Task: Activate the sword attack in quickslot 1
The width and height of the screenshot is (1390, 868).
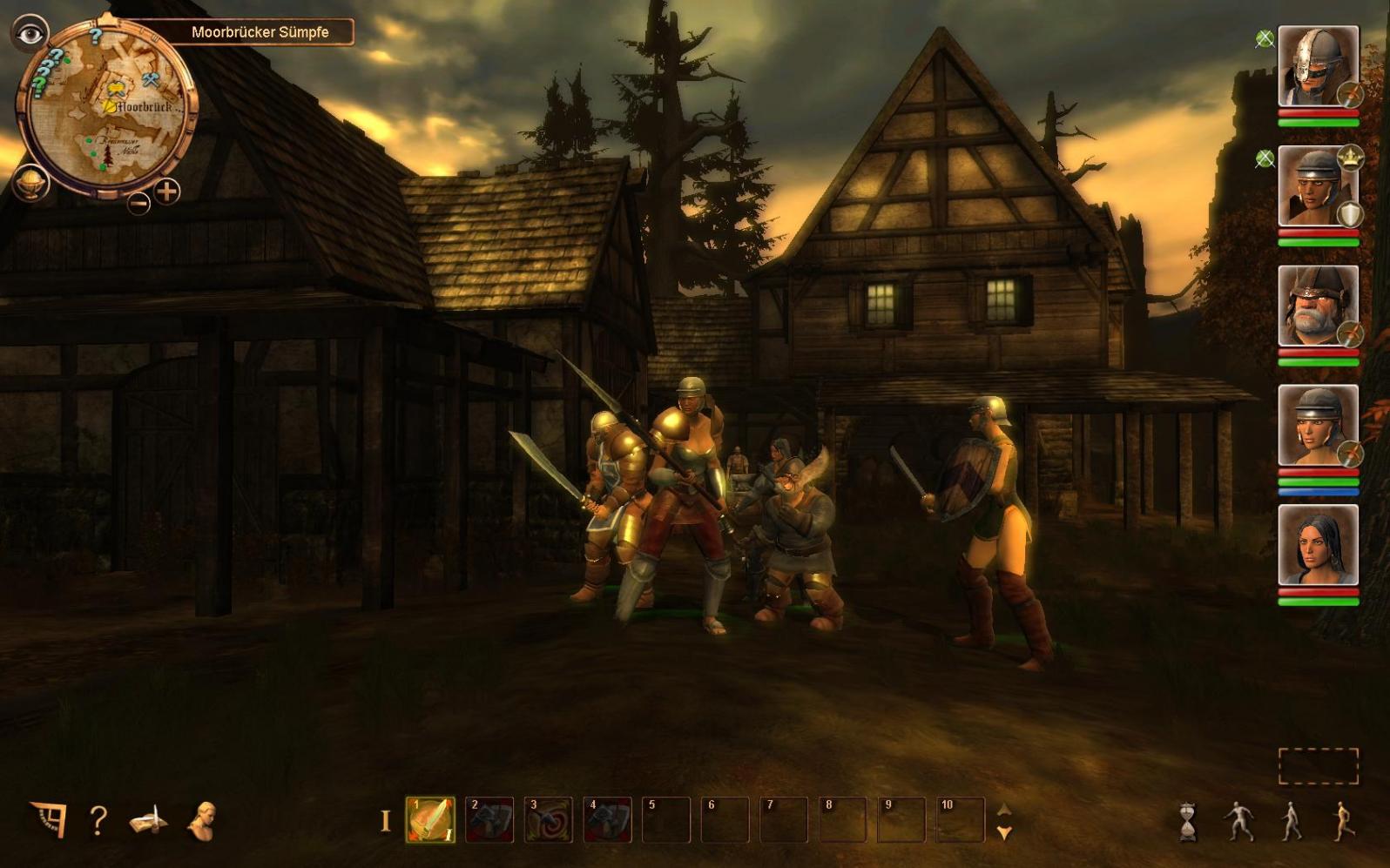Action: click(430, 819)
